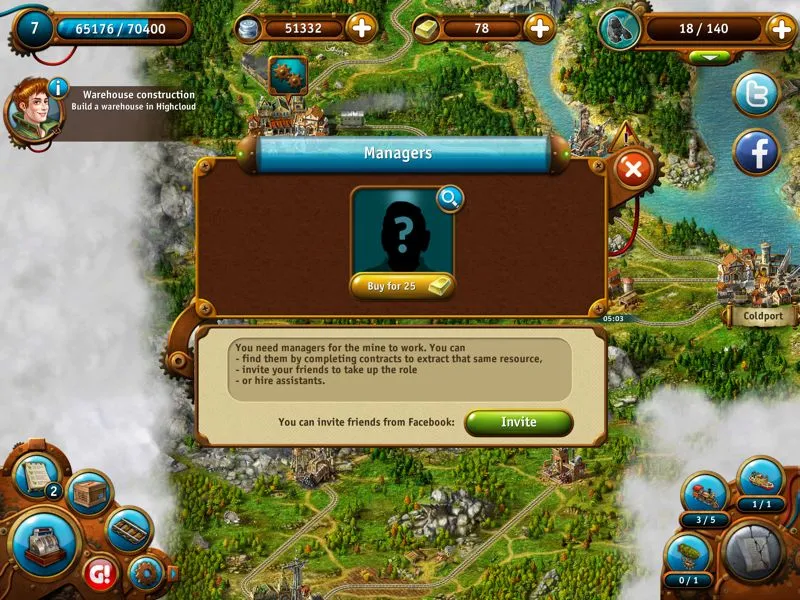This screenshot has width=800, height=600.
Task: Open settings with the gear icon
Action: pyautogui.click(x=146, y=574)
